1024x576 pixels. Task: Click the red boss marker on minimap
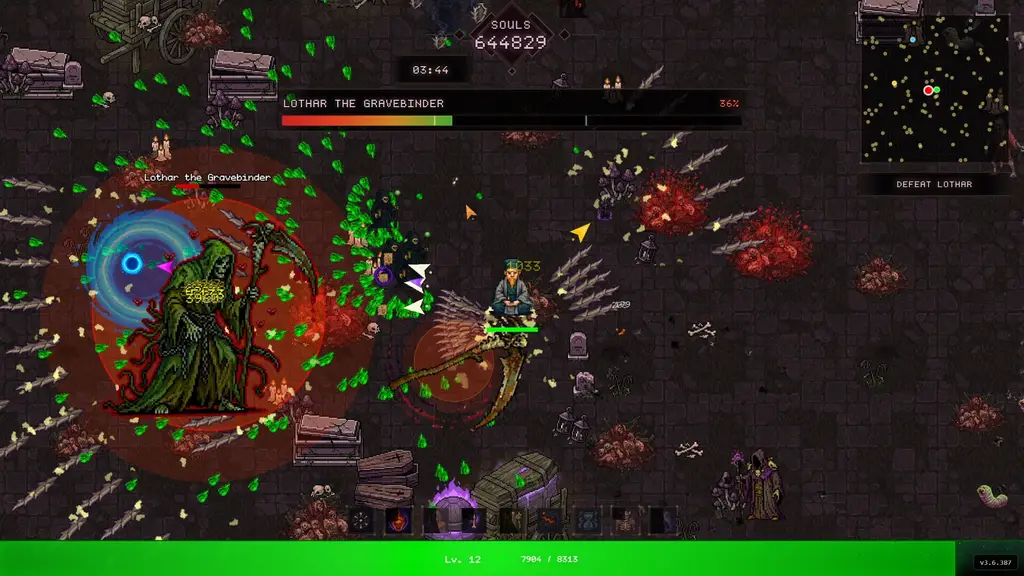point(928,90)
